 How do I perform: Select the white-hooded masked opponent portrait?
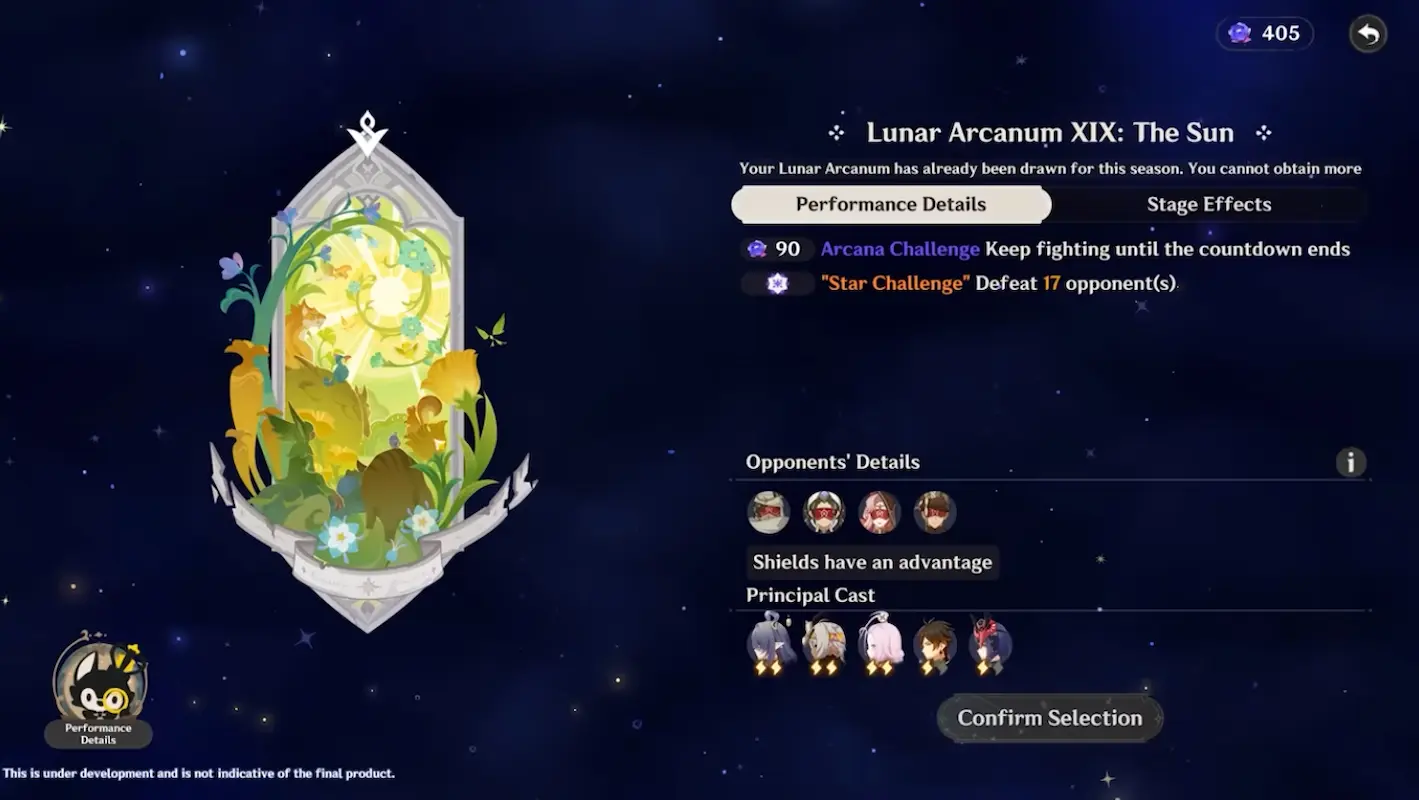click(769, 512)
